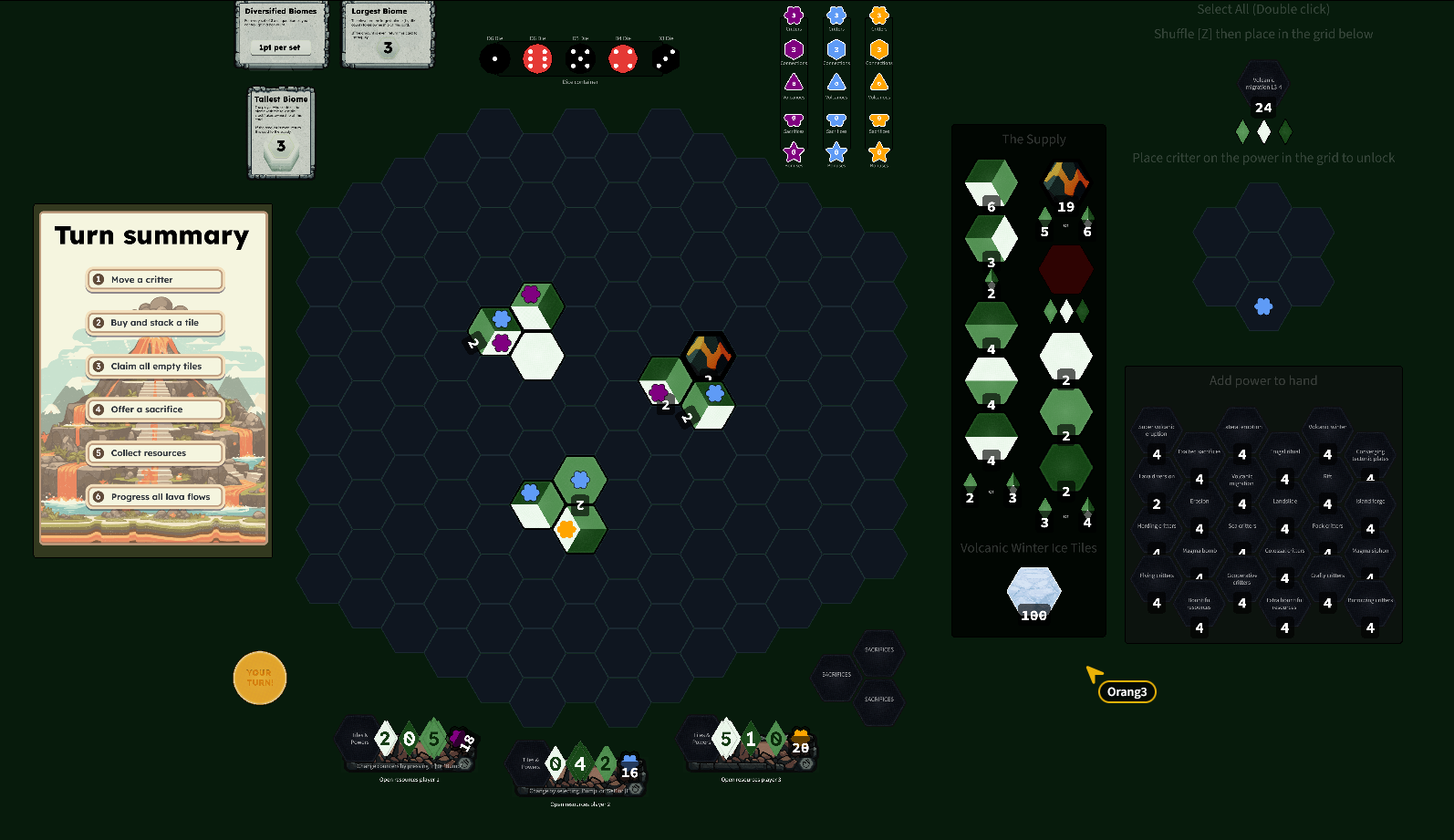Select the purple Critters flower icon
This screenshot has height=840, width=1454.
pos(794,16)
